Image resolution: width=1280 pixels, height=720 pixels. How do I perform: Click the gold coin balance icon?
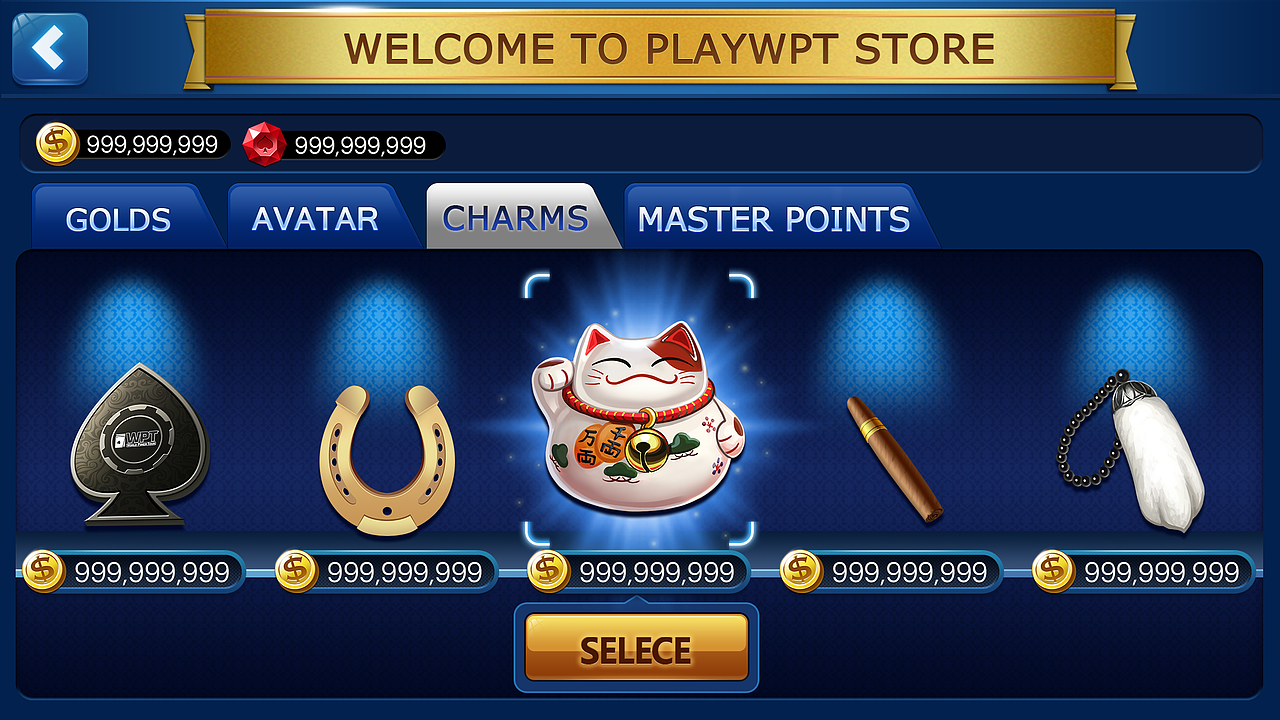[55, 143]
